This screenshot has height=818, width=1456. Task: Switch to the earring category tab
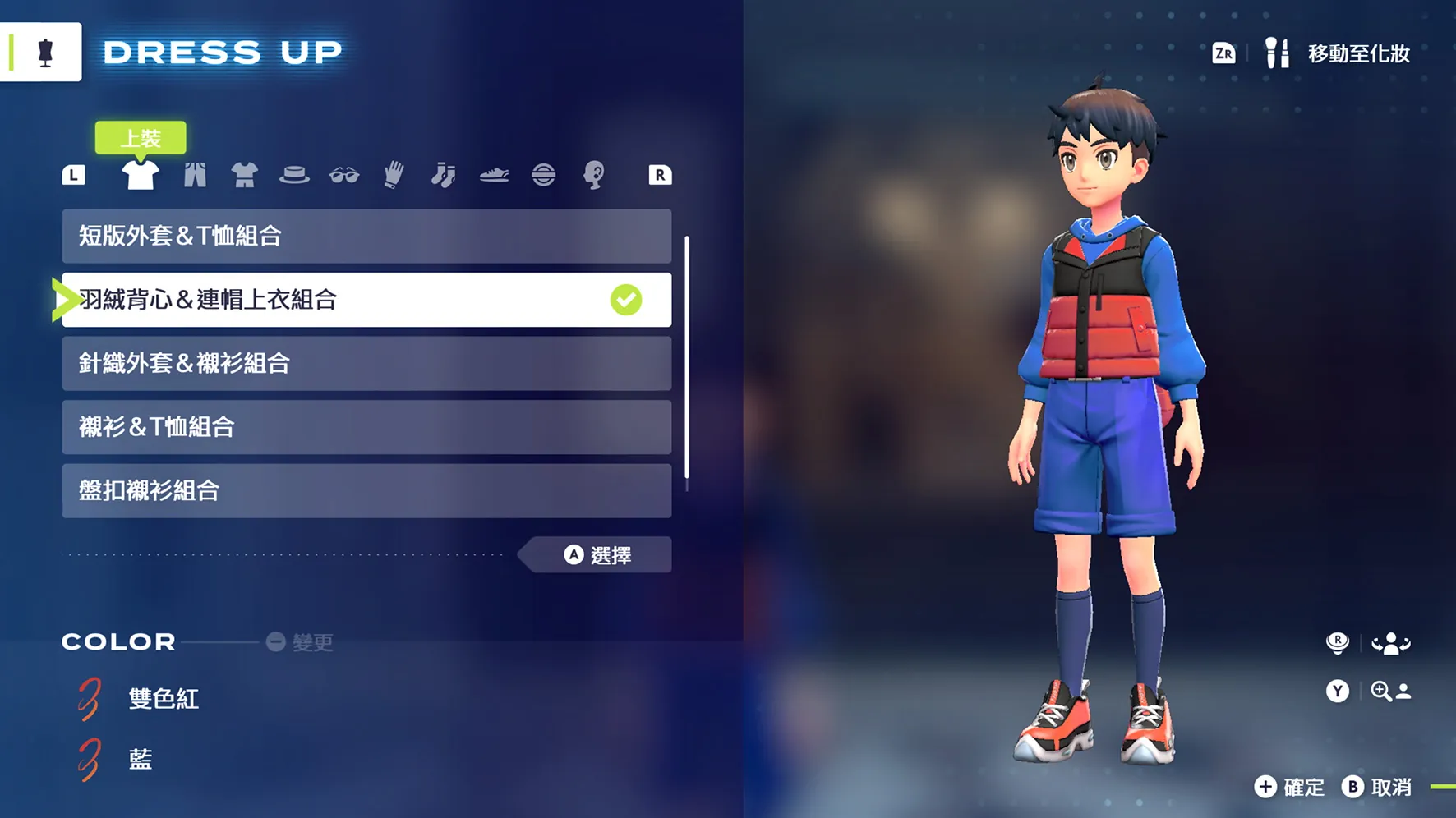coord(593,175)
